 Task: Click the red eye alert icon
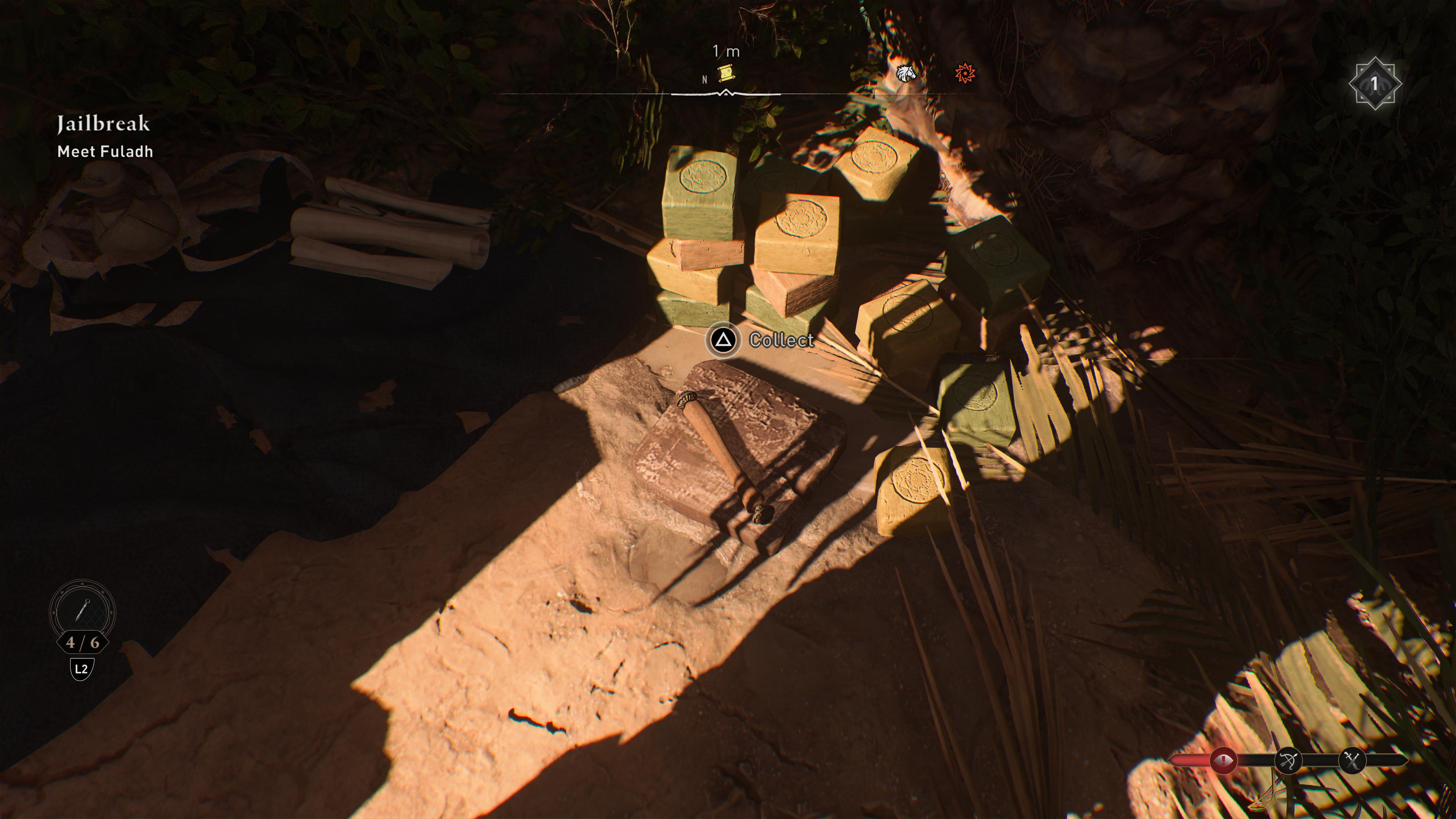point(1223,761)
